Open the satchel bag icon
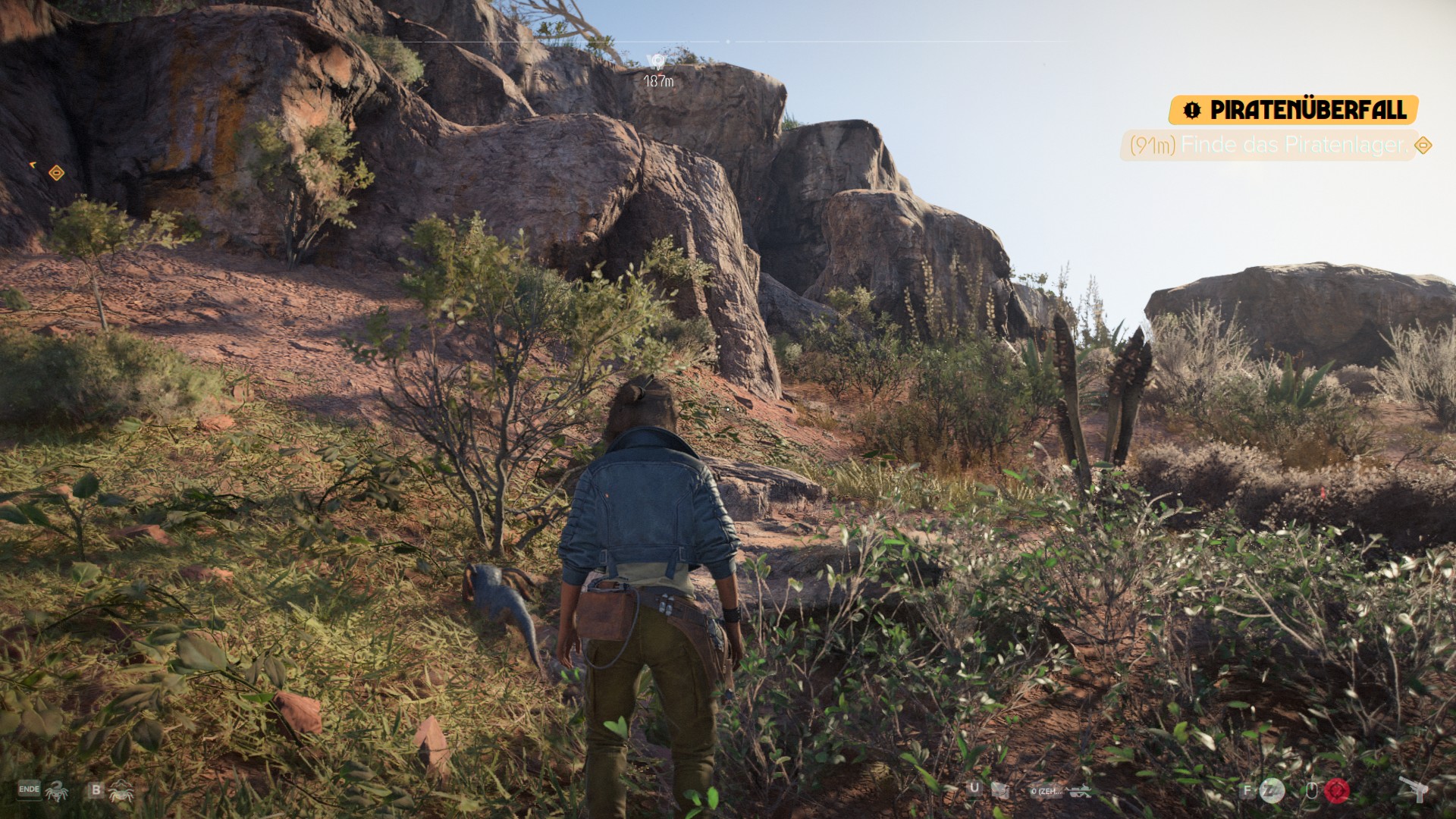 coord(1000,791)
